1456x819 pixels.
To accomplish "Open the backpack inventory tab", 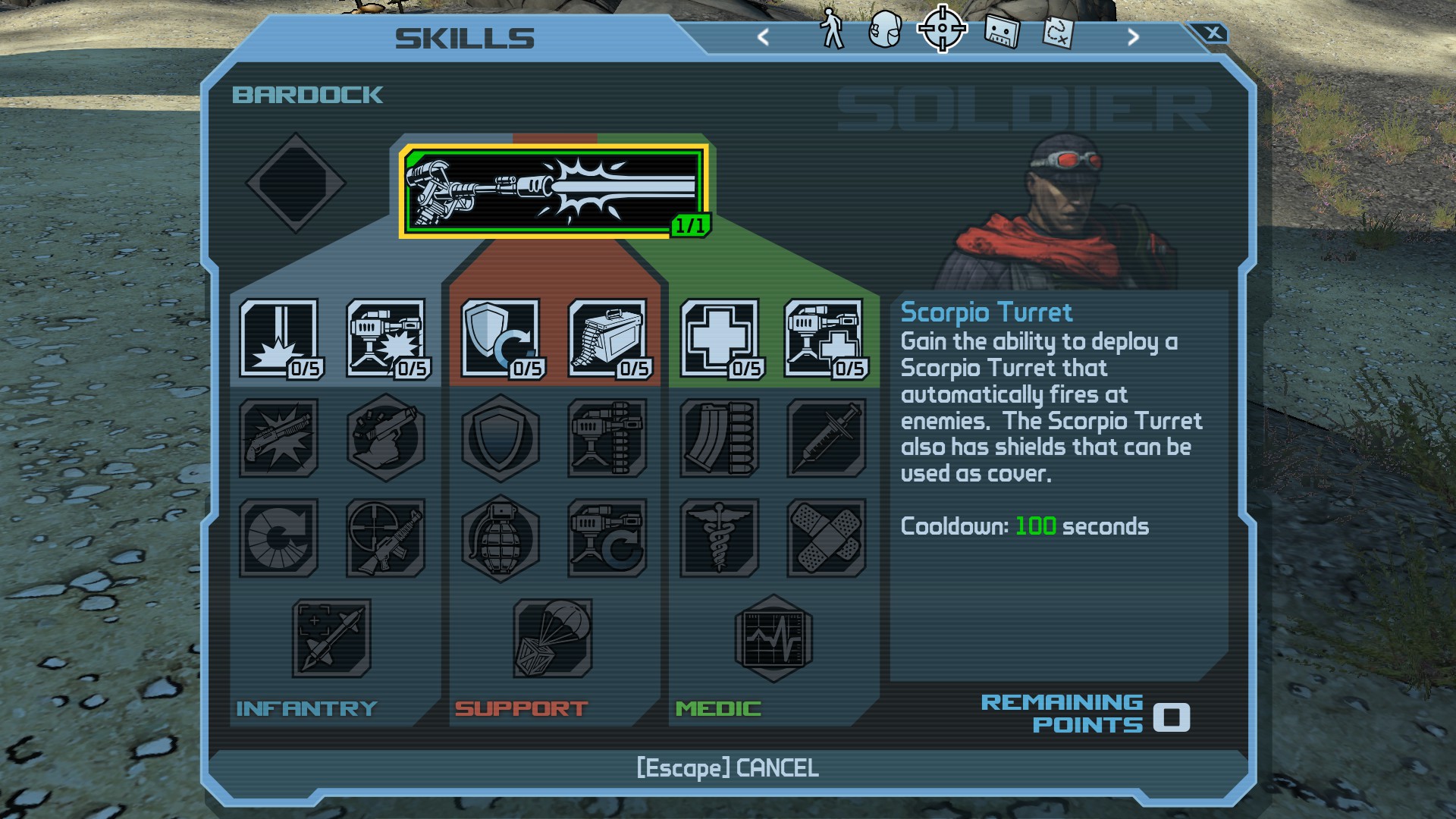I will click(885, 30).
